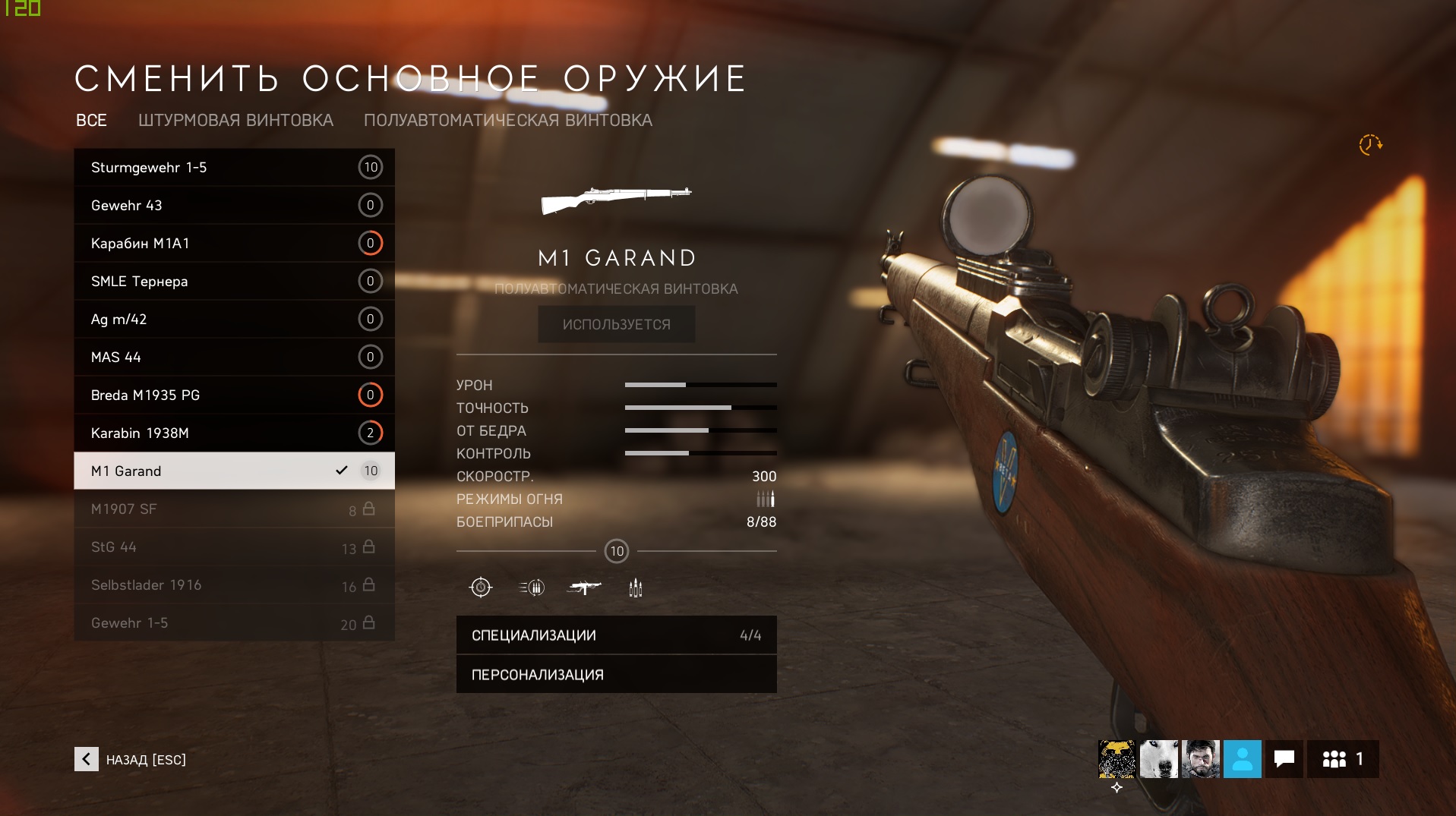
Task: Switch to the ВСЕ tab
Action: point(91,120)
